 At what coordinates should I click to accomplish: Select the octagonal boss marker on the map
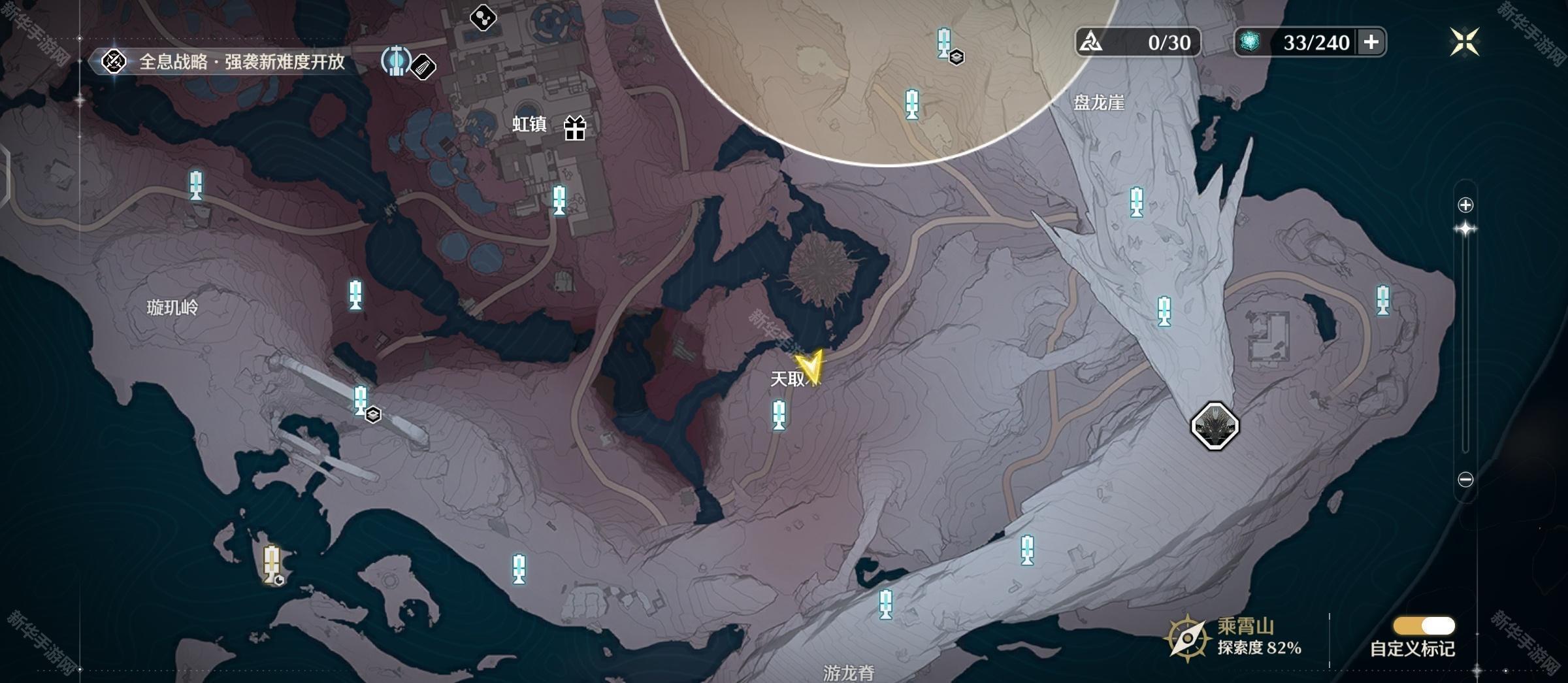(x=1215, y=426)
